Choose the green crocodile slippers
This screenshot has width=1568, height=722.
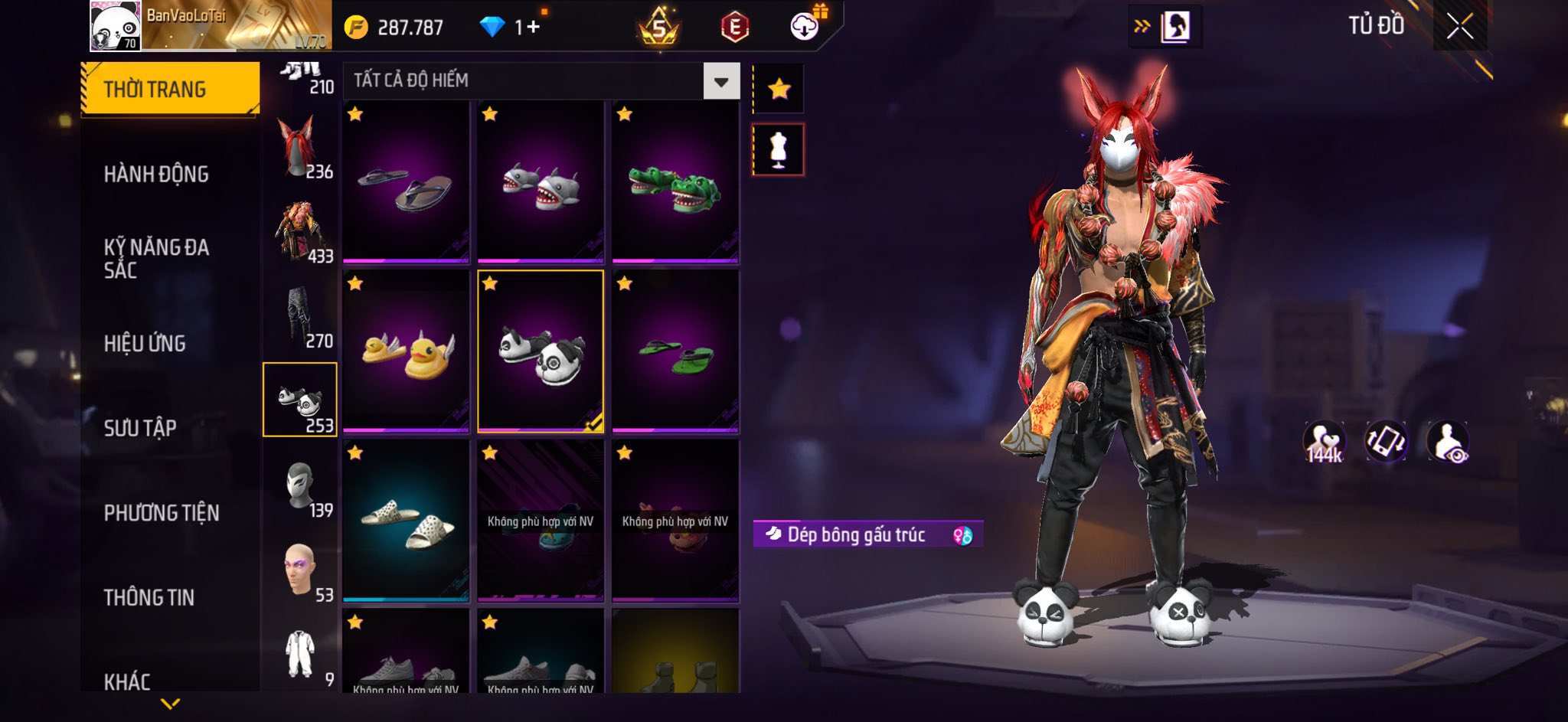point(675,182)
